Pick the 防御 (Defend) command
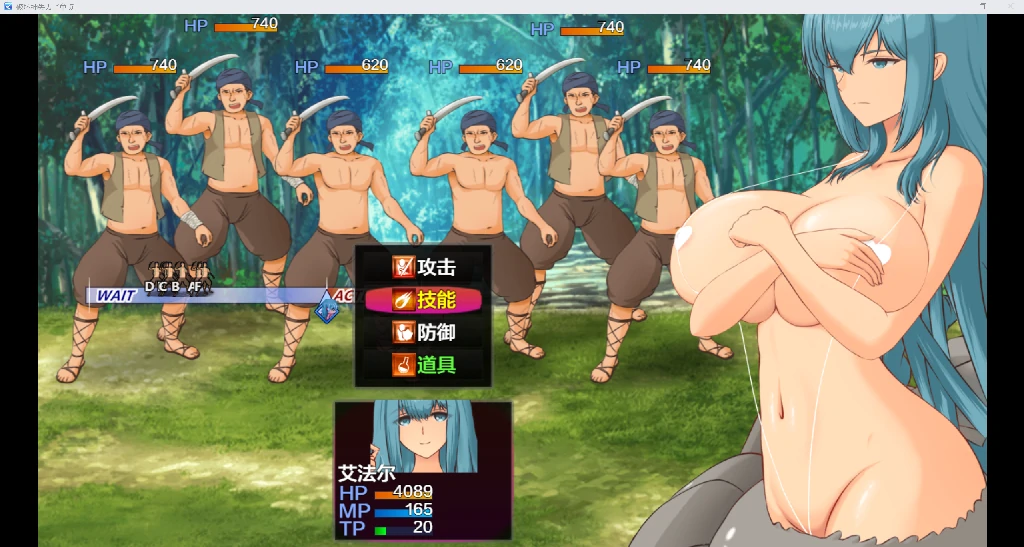Image resolution: width=1024 pixels, height=547 pixels. click(x=424, y=332)
